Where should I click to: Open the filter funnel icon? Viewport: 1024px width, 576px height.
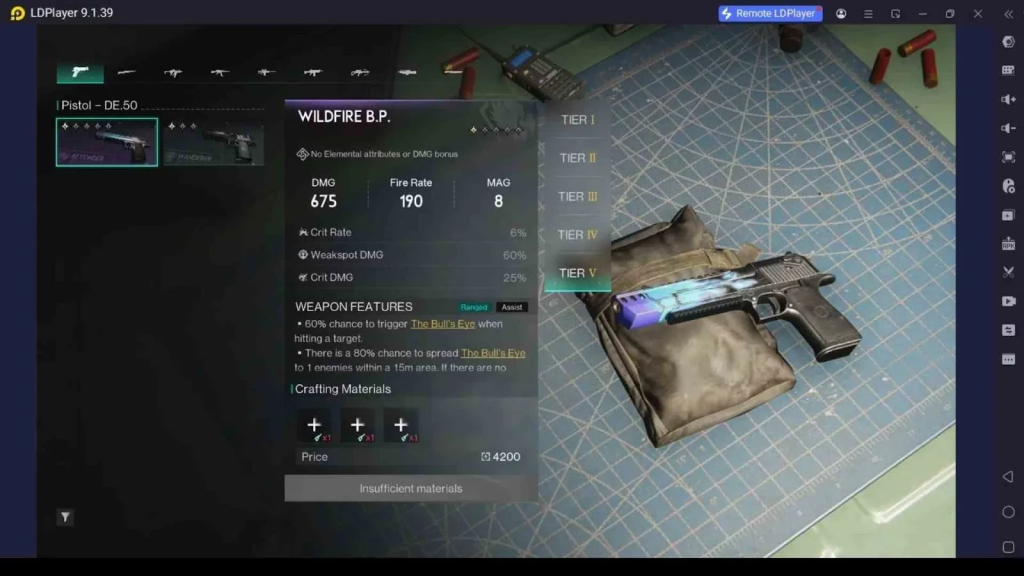[x=65, y=517]
